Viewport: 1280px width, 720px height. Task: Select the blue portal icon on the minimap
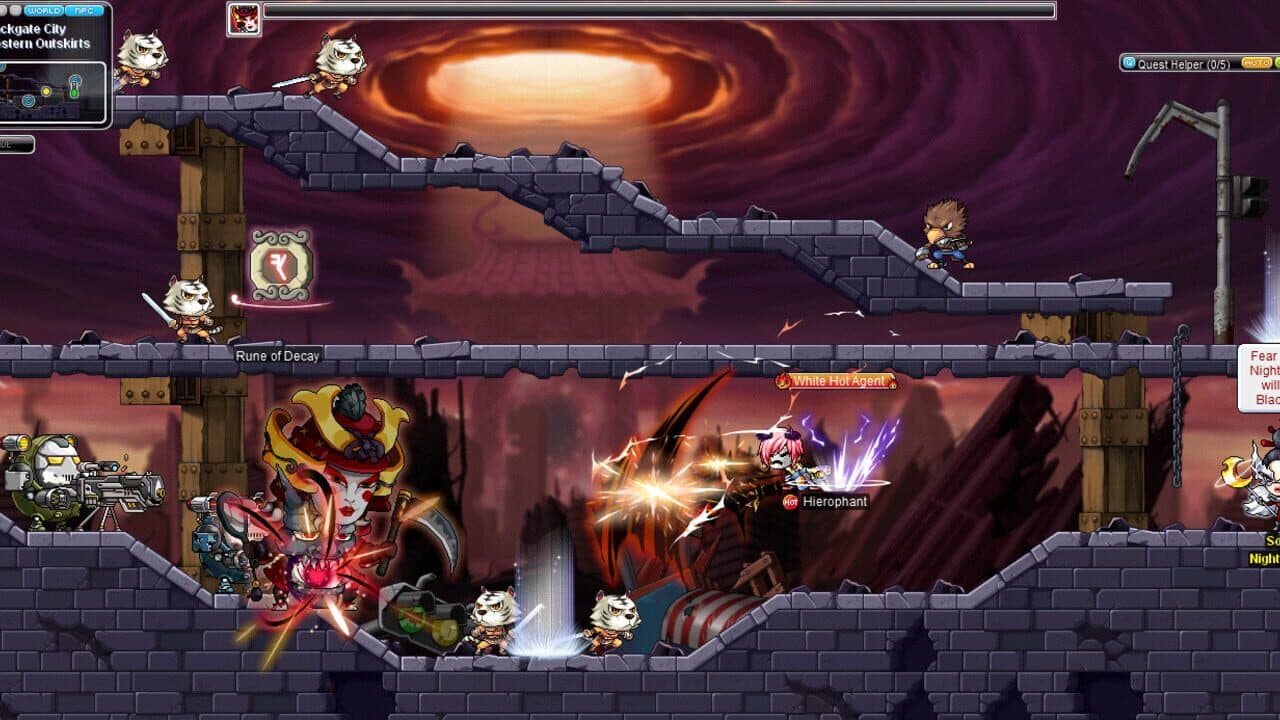click(28, 101)
